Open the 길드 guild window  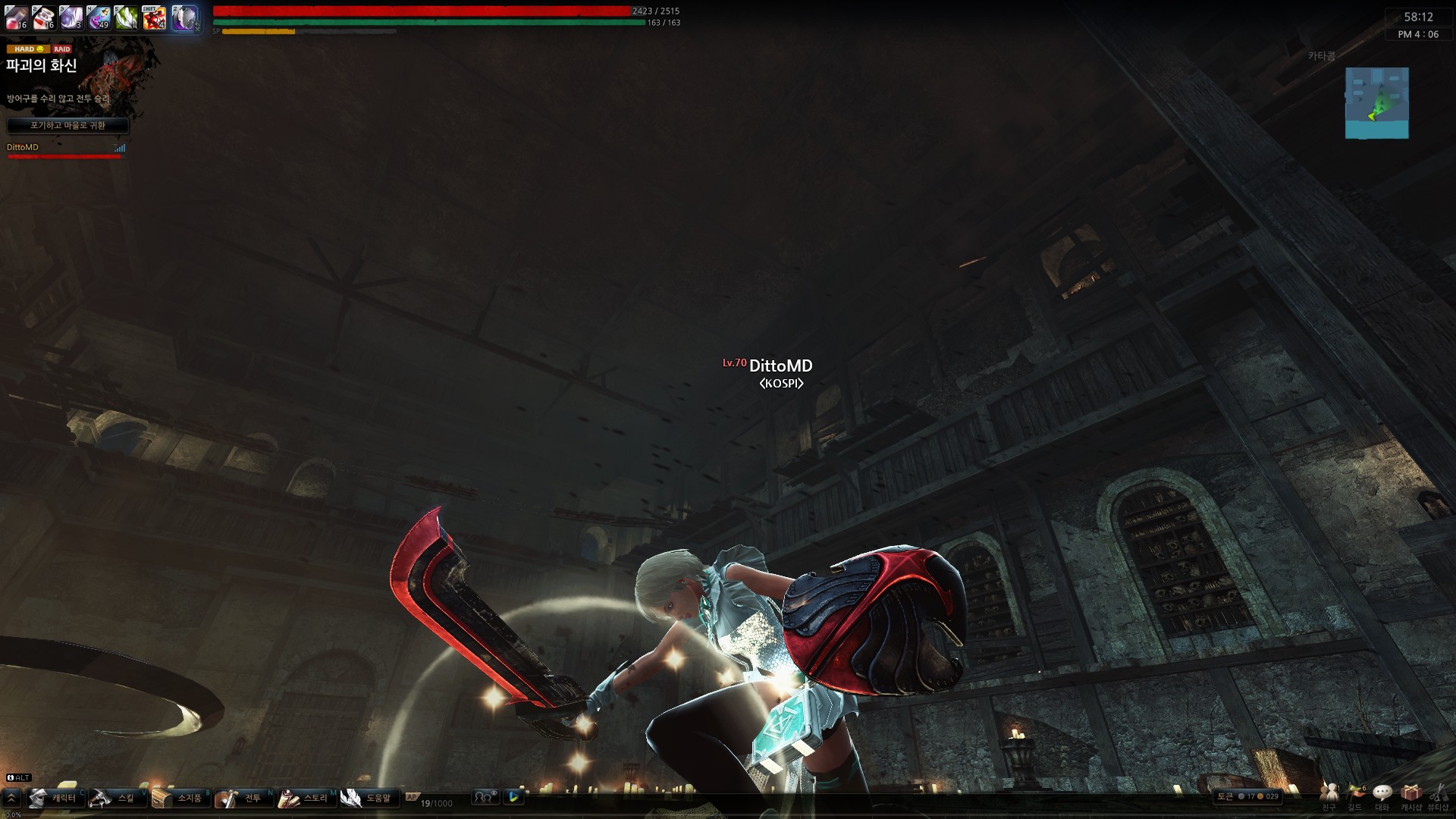click(1355, 795)
